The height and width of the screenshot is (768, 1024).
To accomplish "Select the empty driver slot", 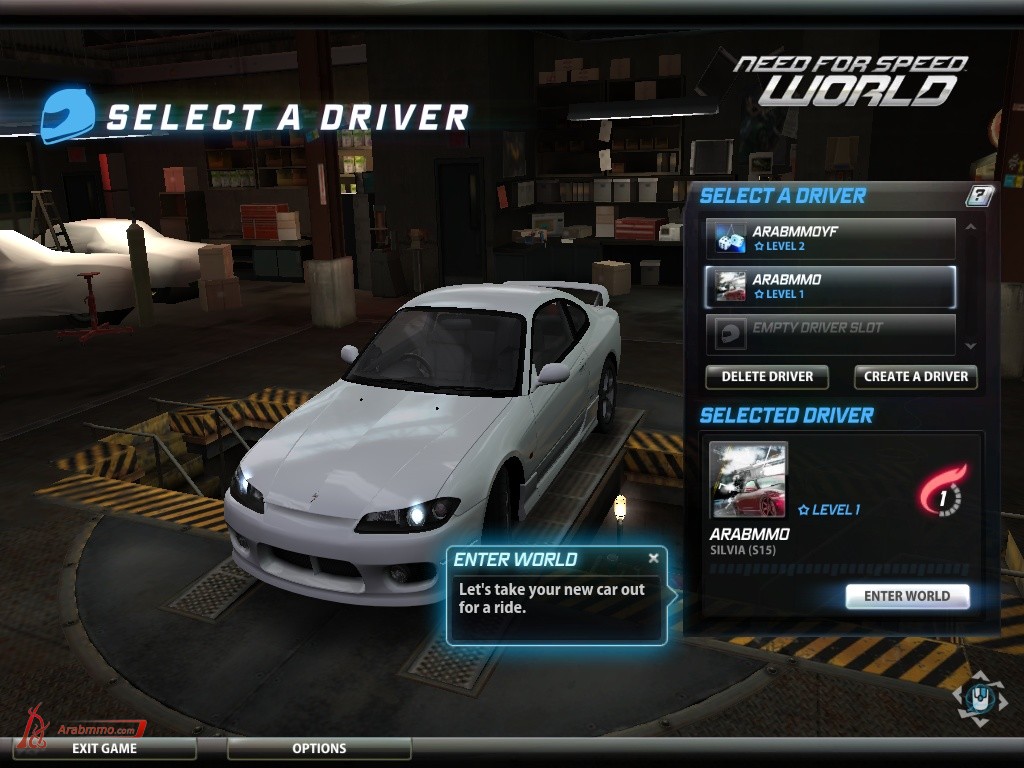I will pyautogui.click(x=830, y=334).
